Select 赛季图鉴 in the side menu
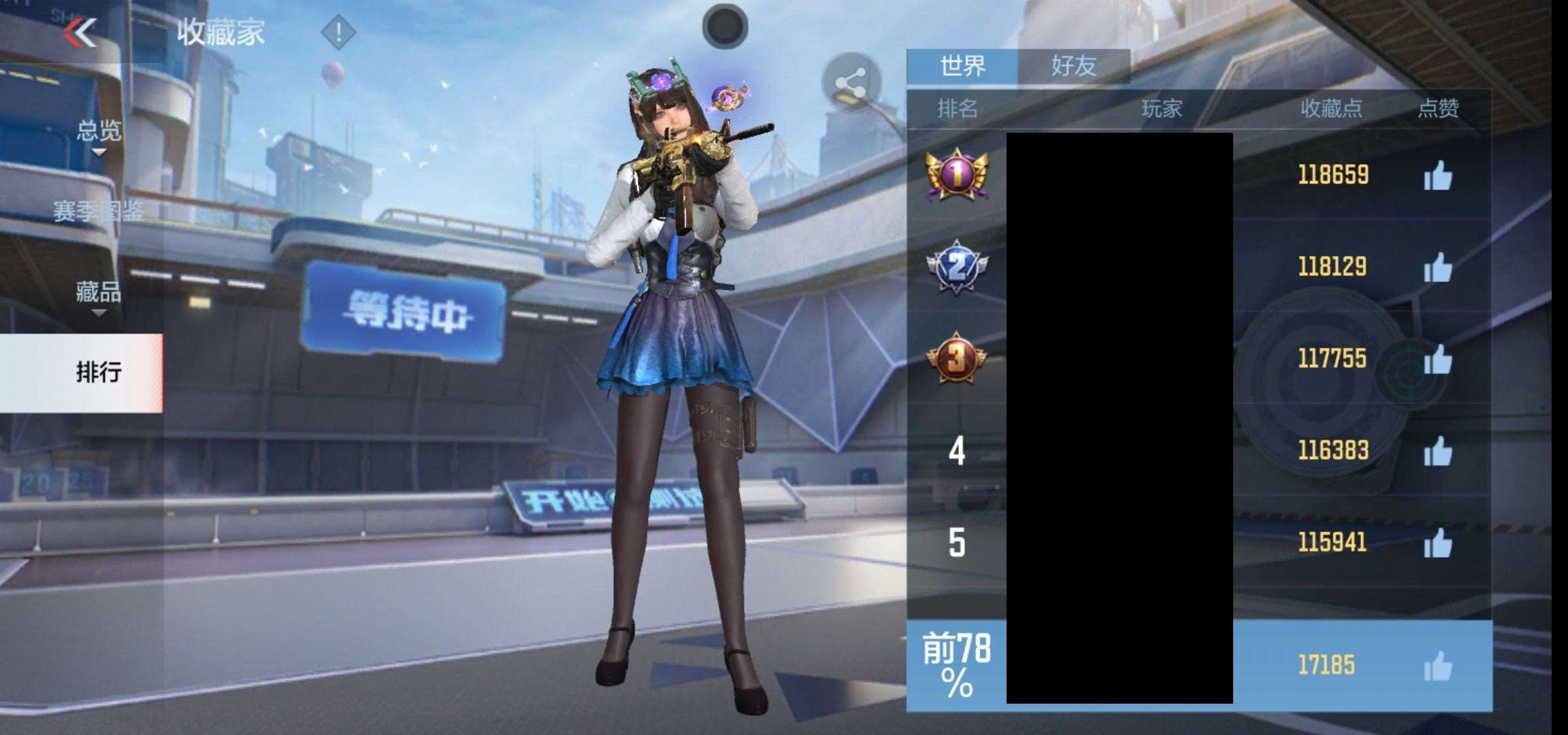The width and height of the screenshot is (1568, 735). click(x=99, y=212)
